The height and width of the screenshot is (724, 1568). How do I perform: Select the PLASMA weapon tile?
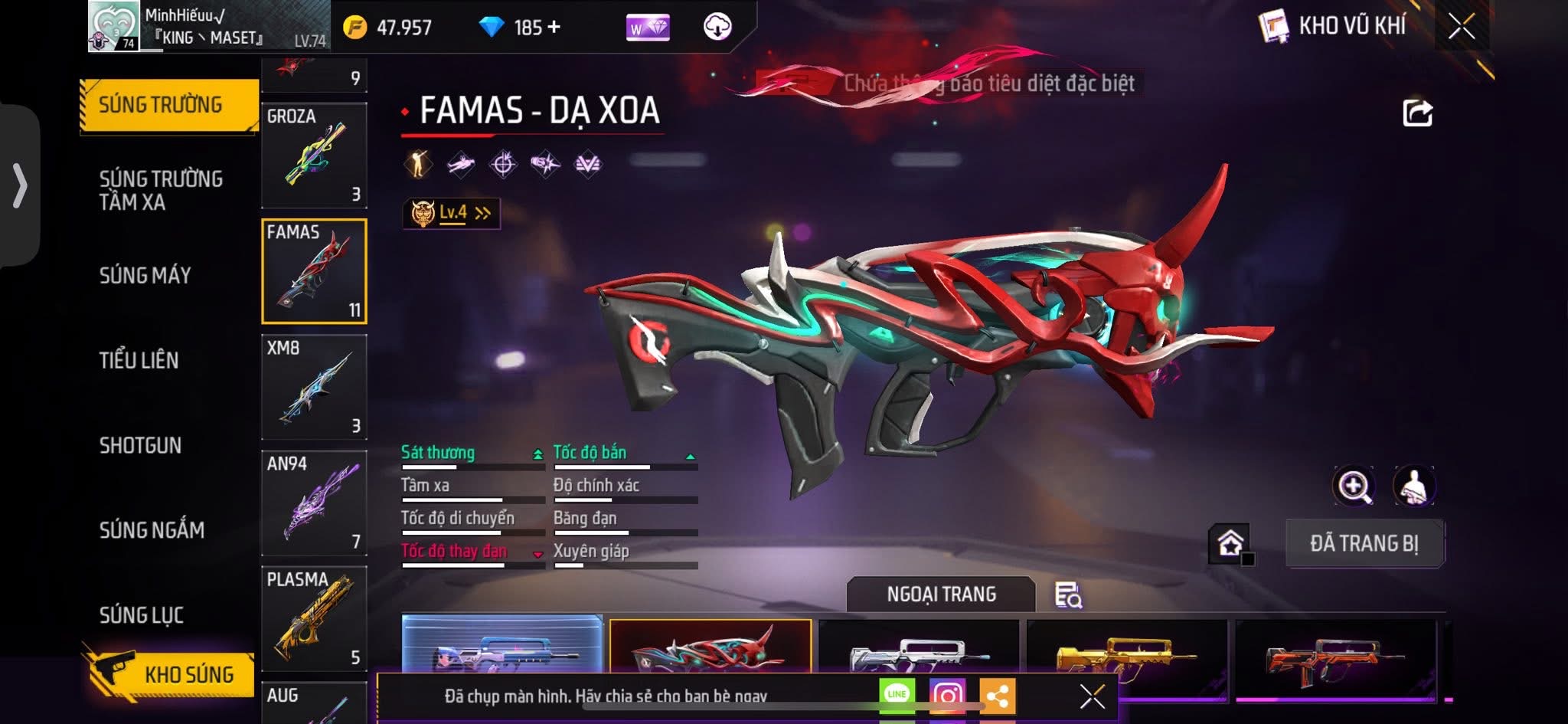[314, 618]
